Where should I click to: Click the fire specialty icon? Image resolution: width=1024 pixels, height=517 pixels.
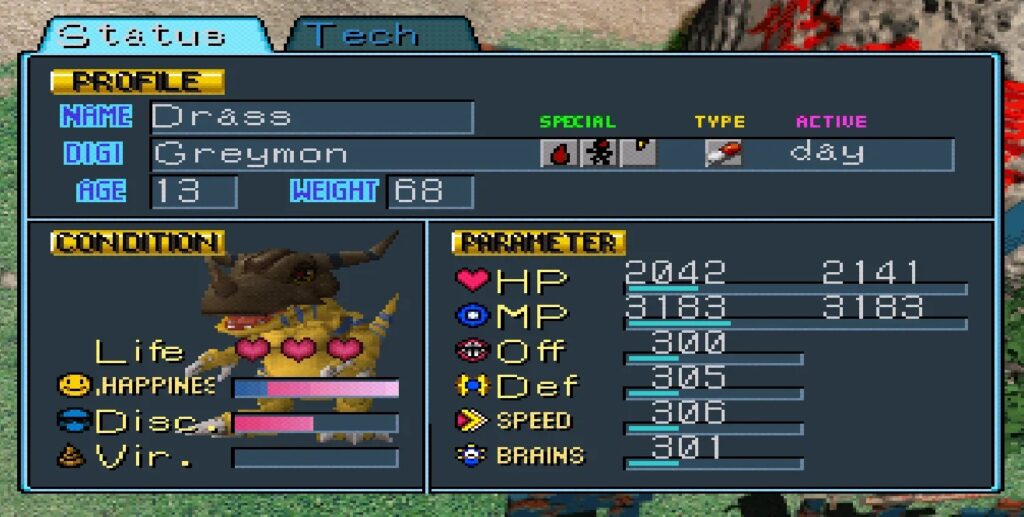pyautogui.click(x=558, y=153)
